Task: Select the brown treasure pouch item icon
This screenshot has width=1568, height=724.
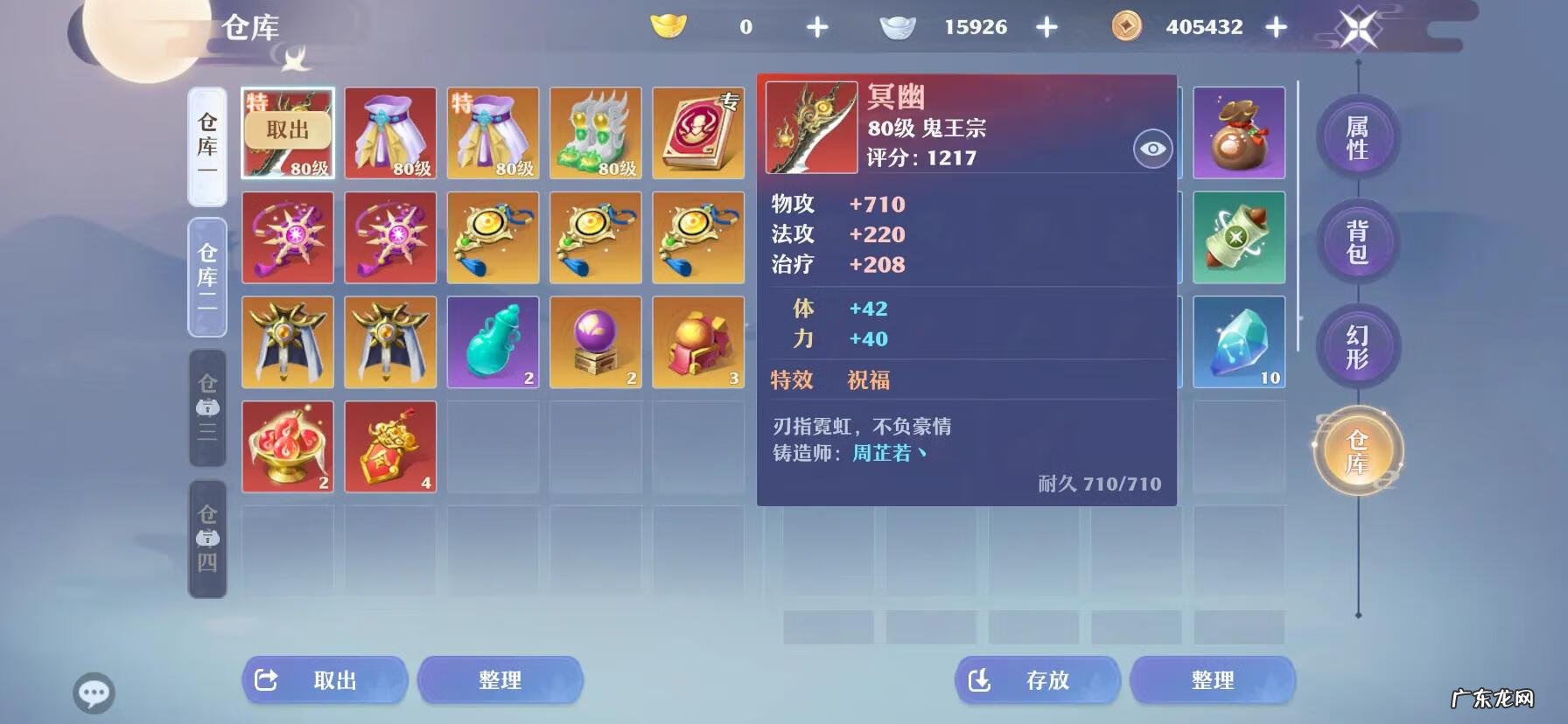Action: (x=1240, y=132)
